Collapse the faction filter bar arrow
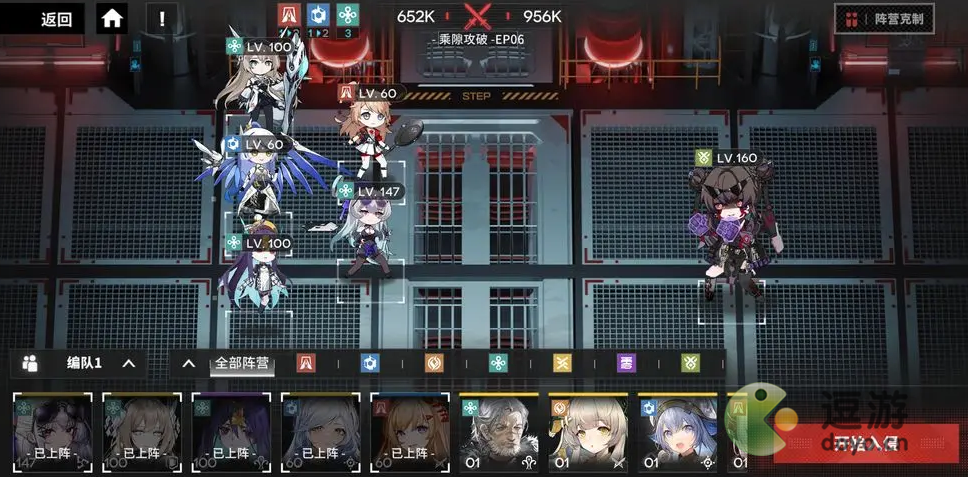The width and height of the screenshot is (968, 477). (x=188, y=363)
